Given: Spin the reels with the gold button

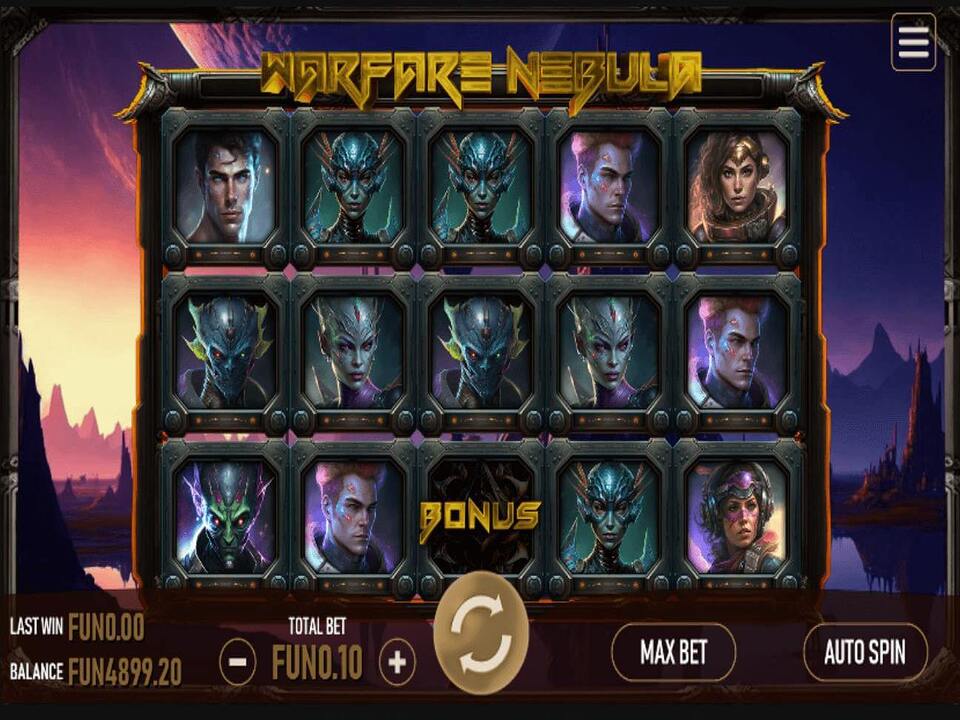Looking at the screenshot, I should [481, 632].
